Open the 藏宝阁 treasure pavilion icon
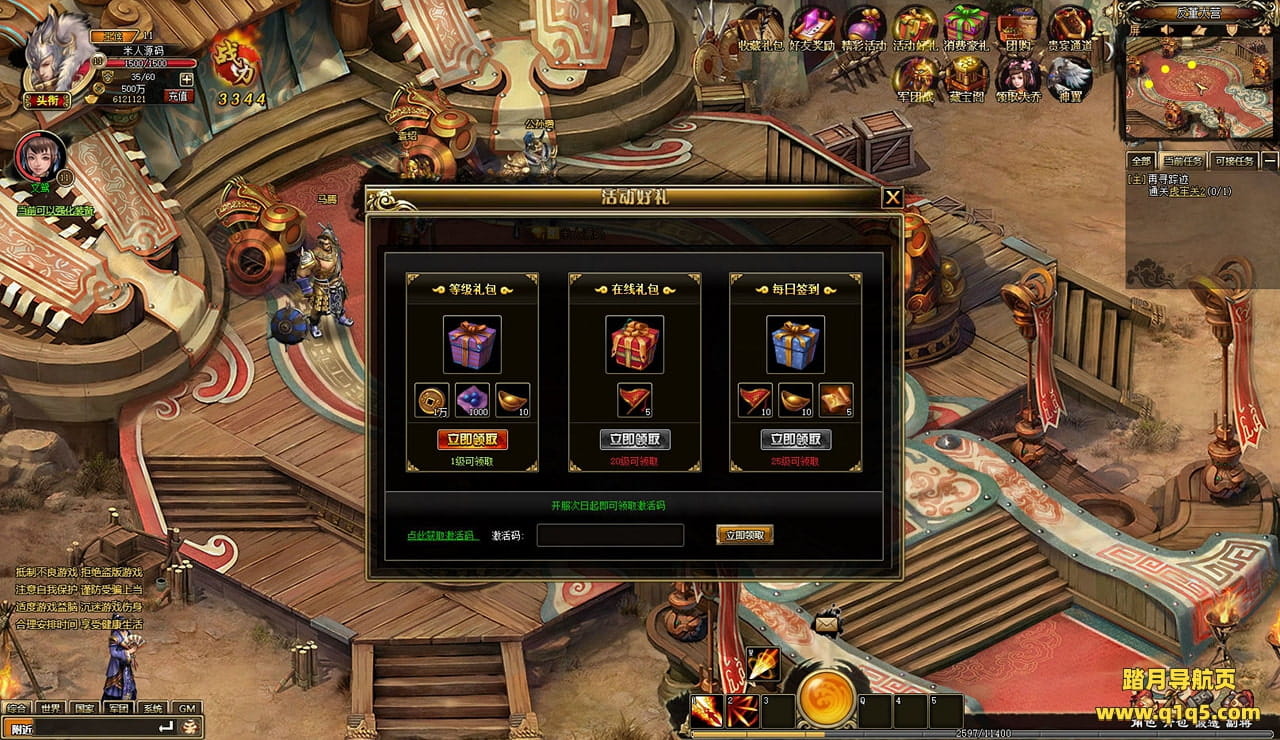 (967, 78)
